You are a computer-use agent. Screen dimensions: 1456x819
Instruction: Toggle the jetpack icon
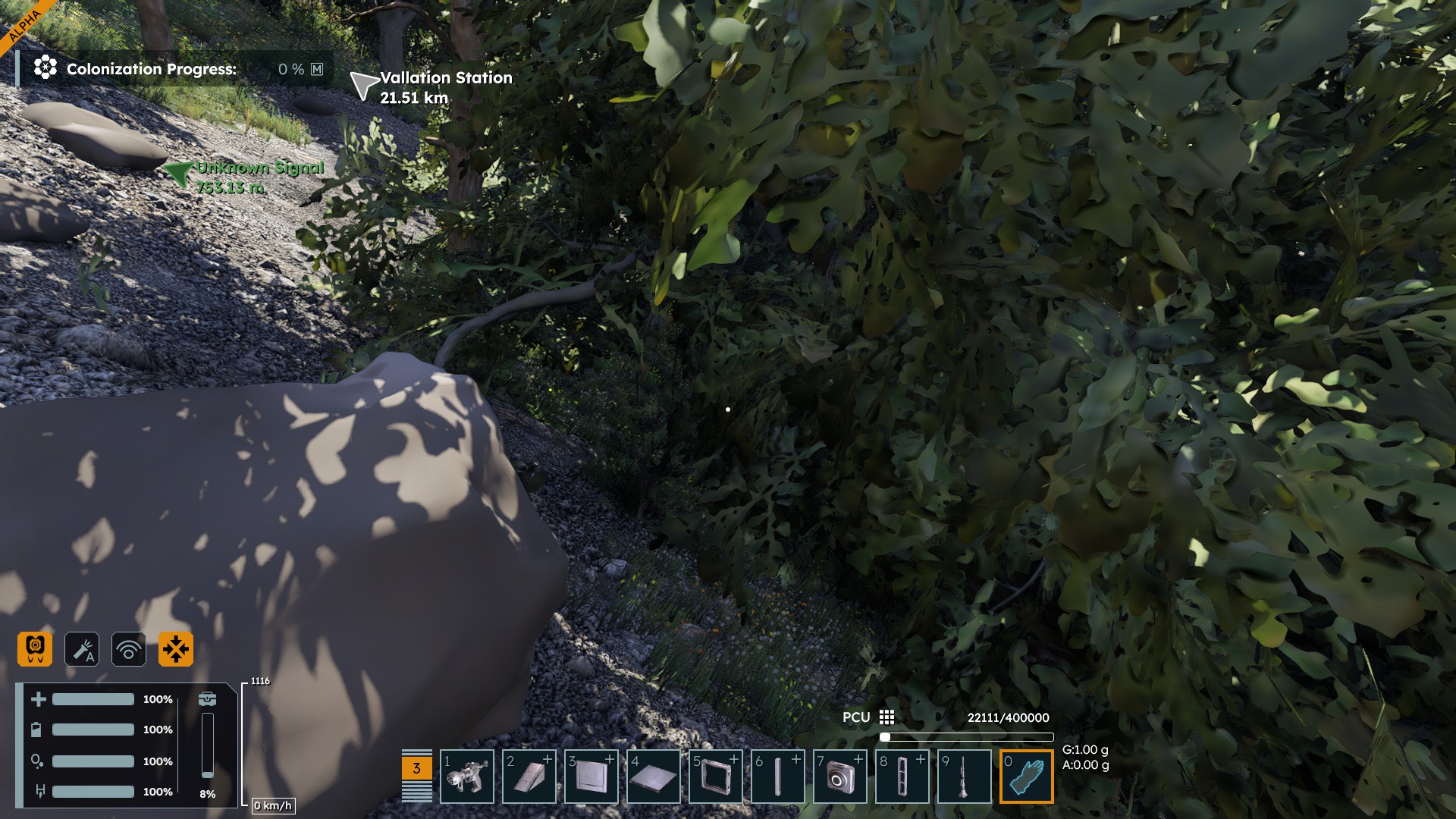(35, 649)
